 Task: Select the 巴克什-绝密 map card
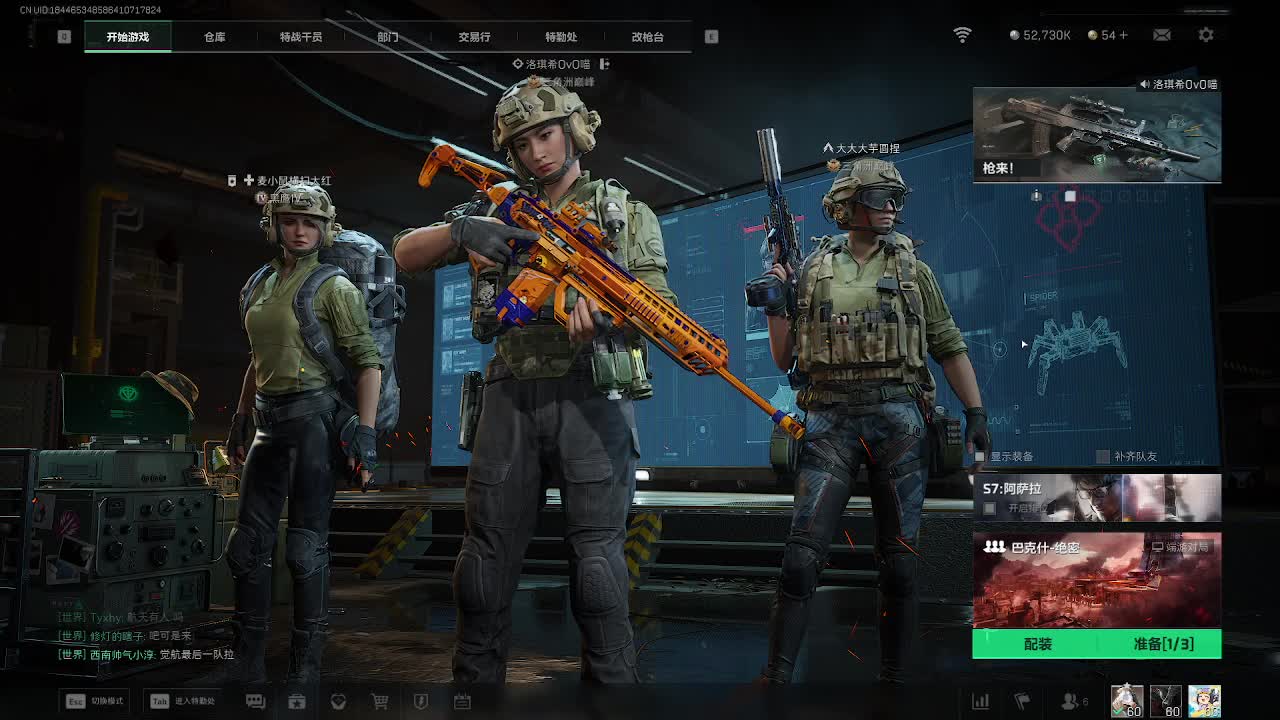[1097, 580]
